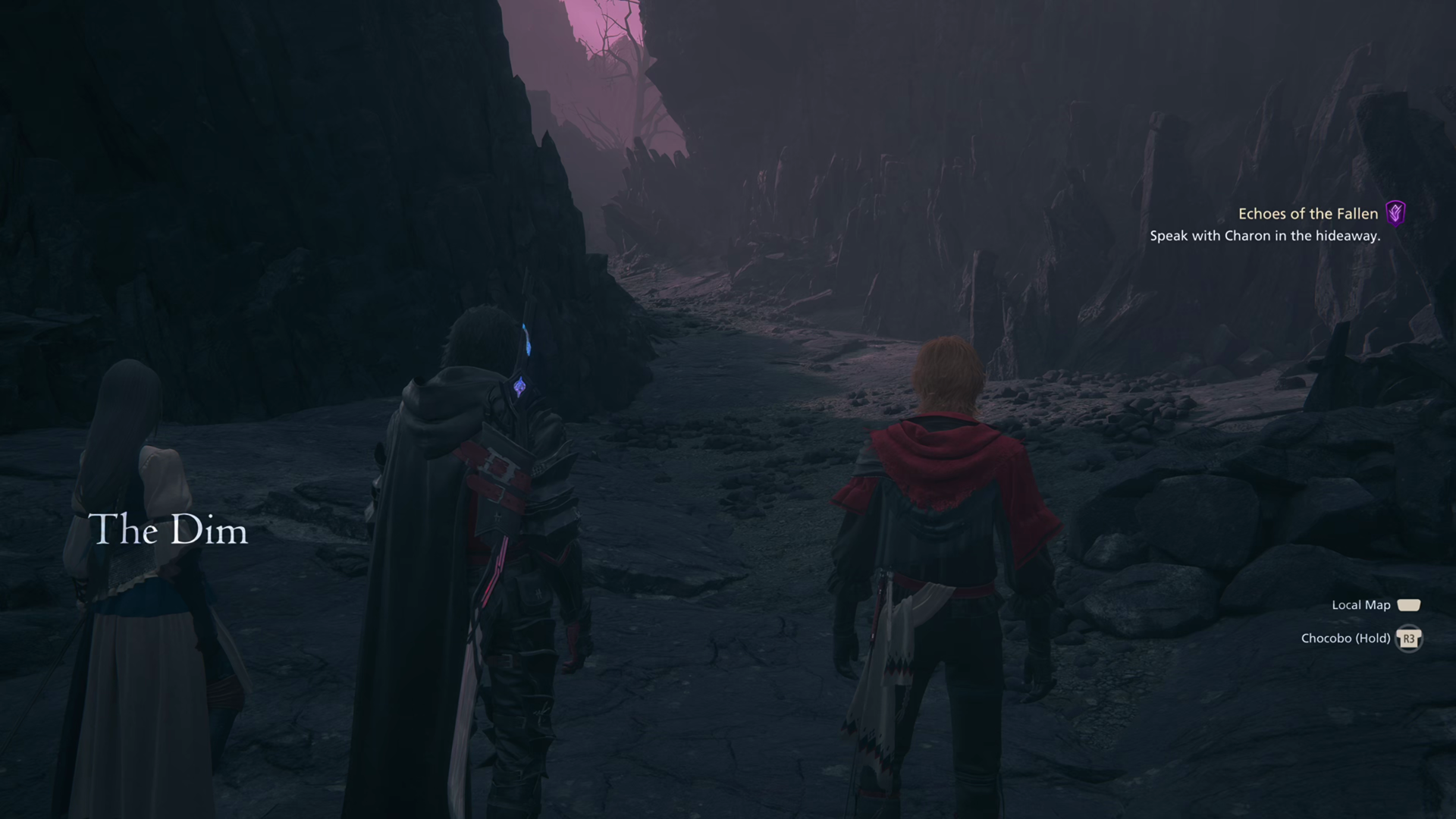Select the purple quest marker icon

1395,214
